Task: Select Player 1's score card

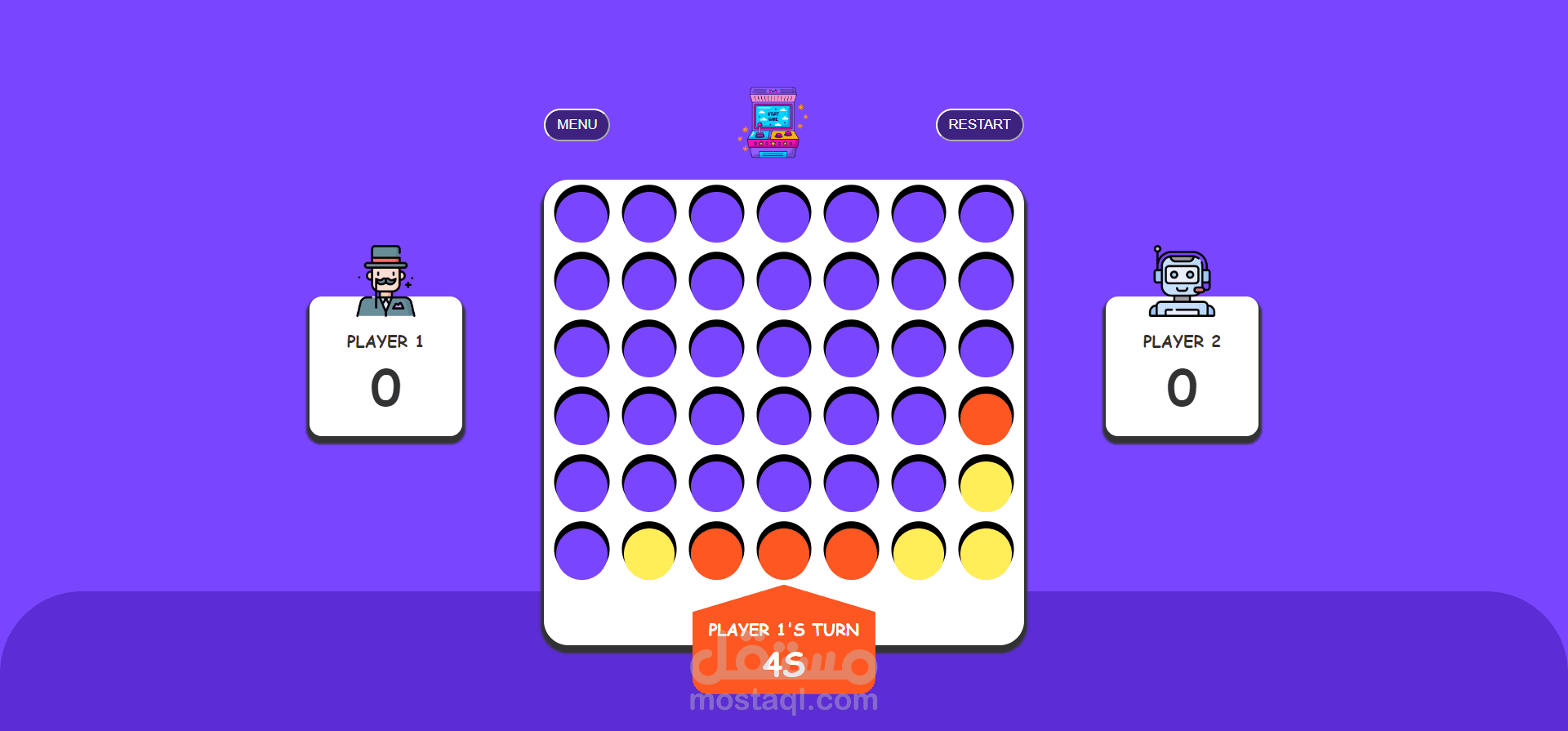Action: tap(385, 368)
